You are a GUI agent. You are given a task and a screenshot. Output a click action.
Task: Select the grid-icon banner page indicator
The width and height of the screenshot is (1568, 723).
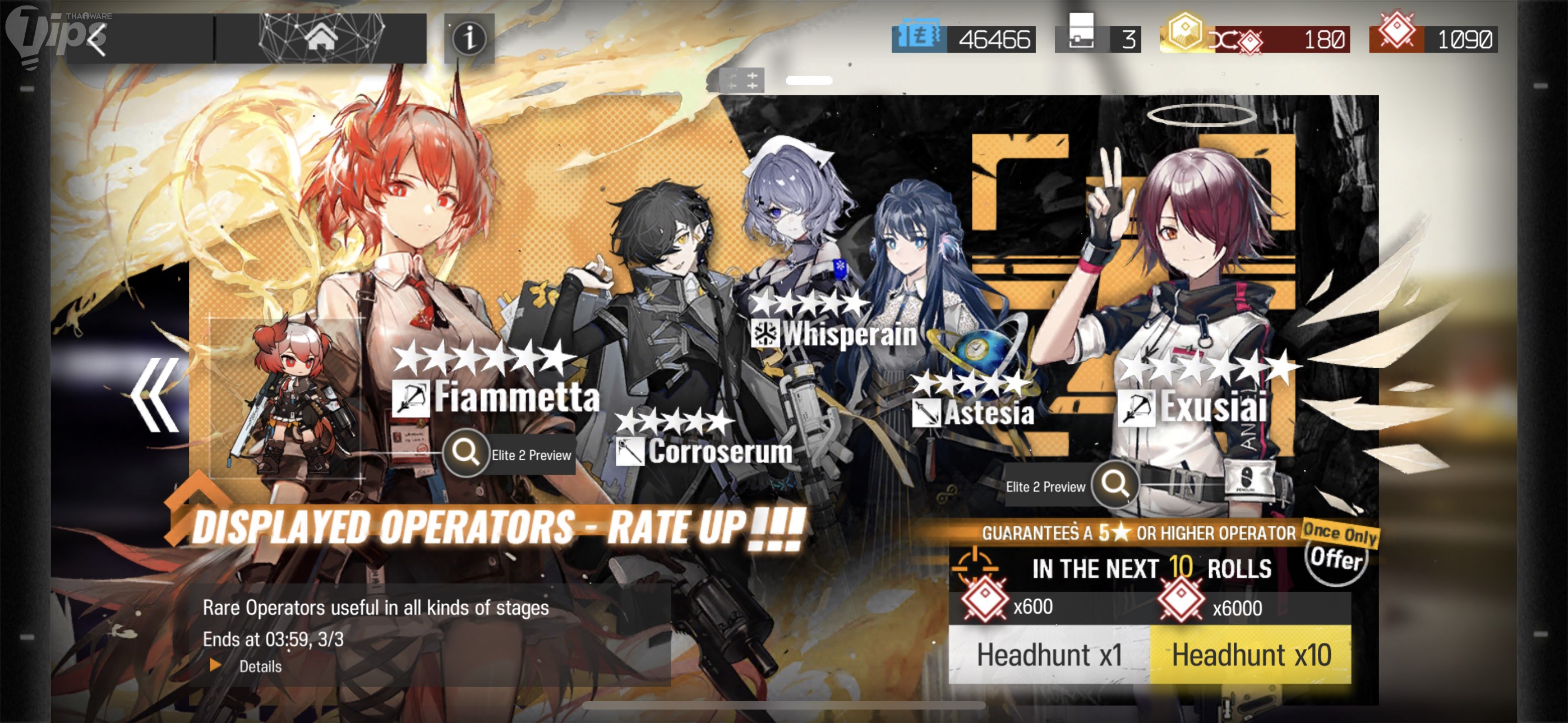tap(742, 80)
